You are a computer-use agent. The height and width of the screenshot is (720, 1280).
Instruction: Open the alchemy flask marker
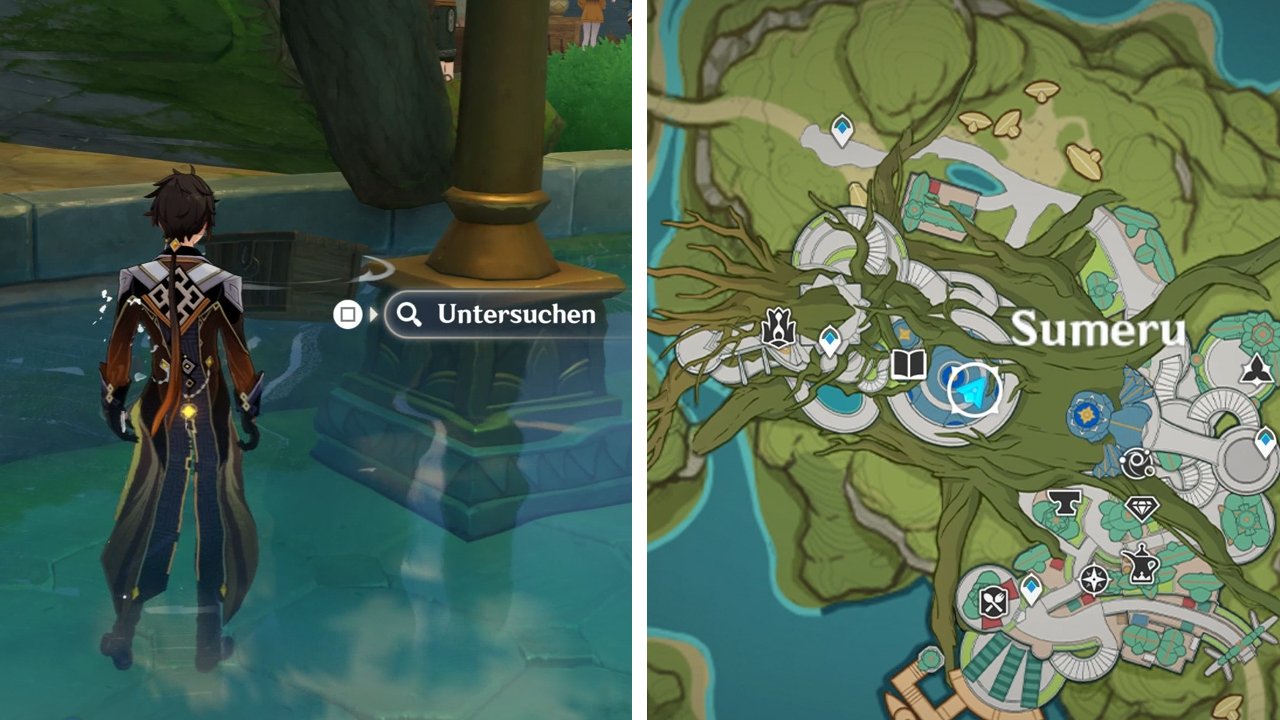click(x=1141, y=565)
